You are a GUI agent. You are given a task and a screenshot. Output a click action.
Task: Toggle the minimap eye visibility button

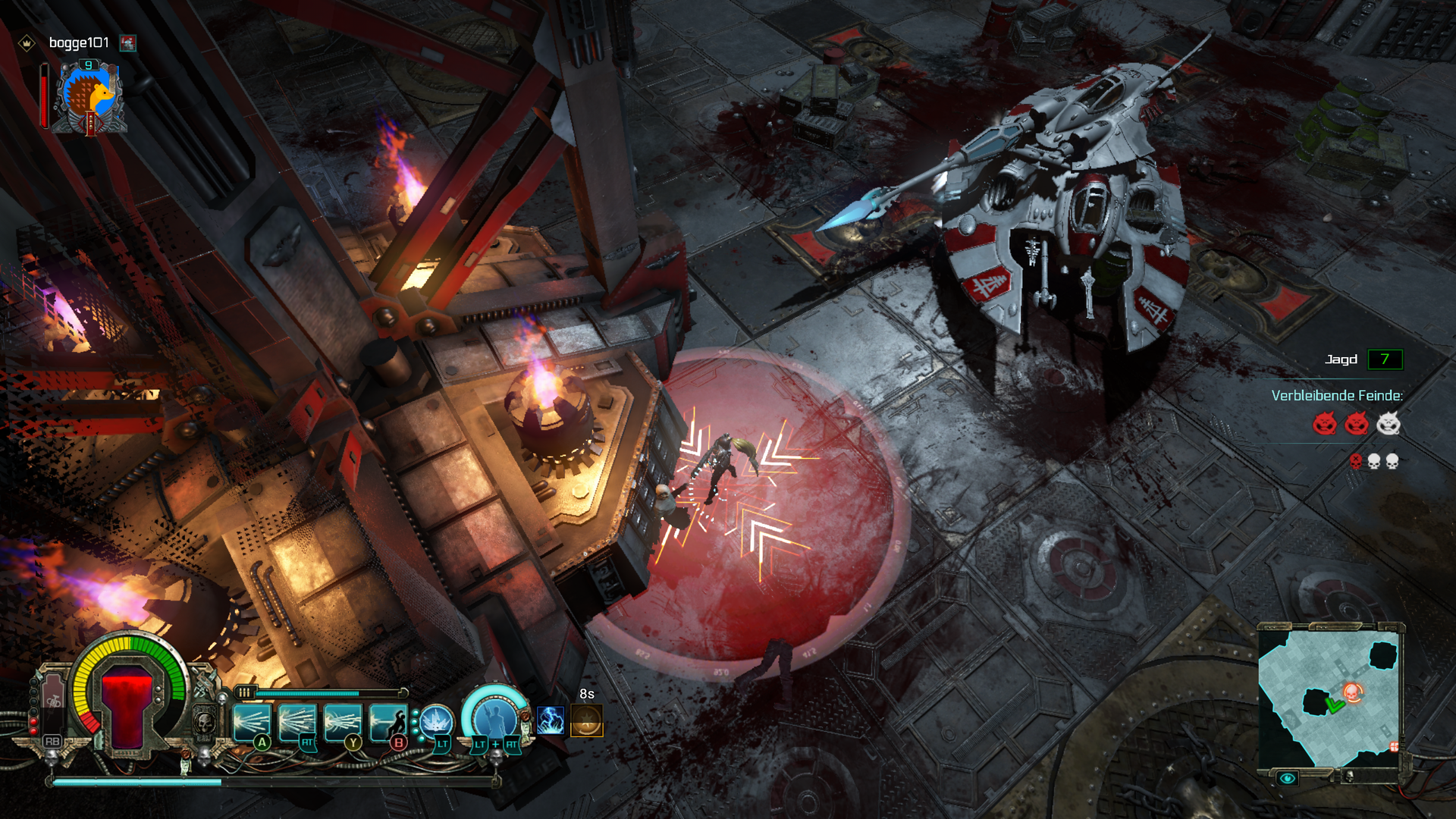pyautogui.click(x=1287, y=779)
